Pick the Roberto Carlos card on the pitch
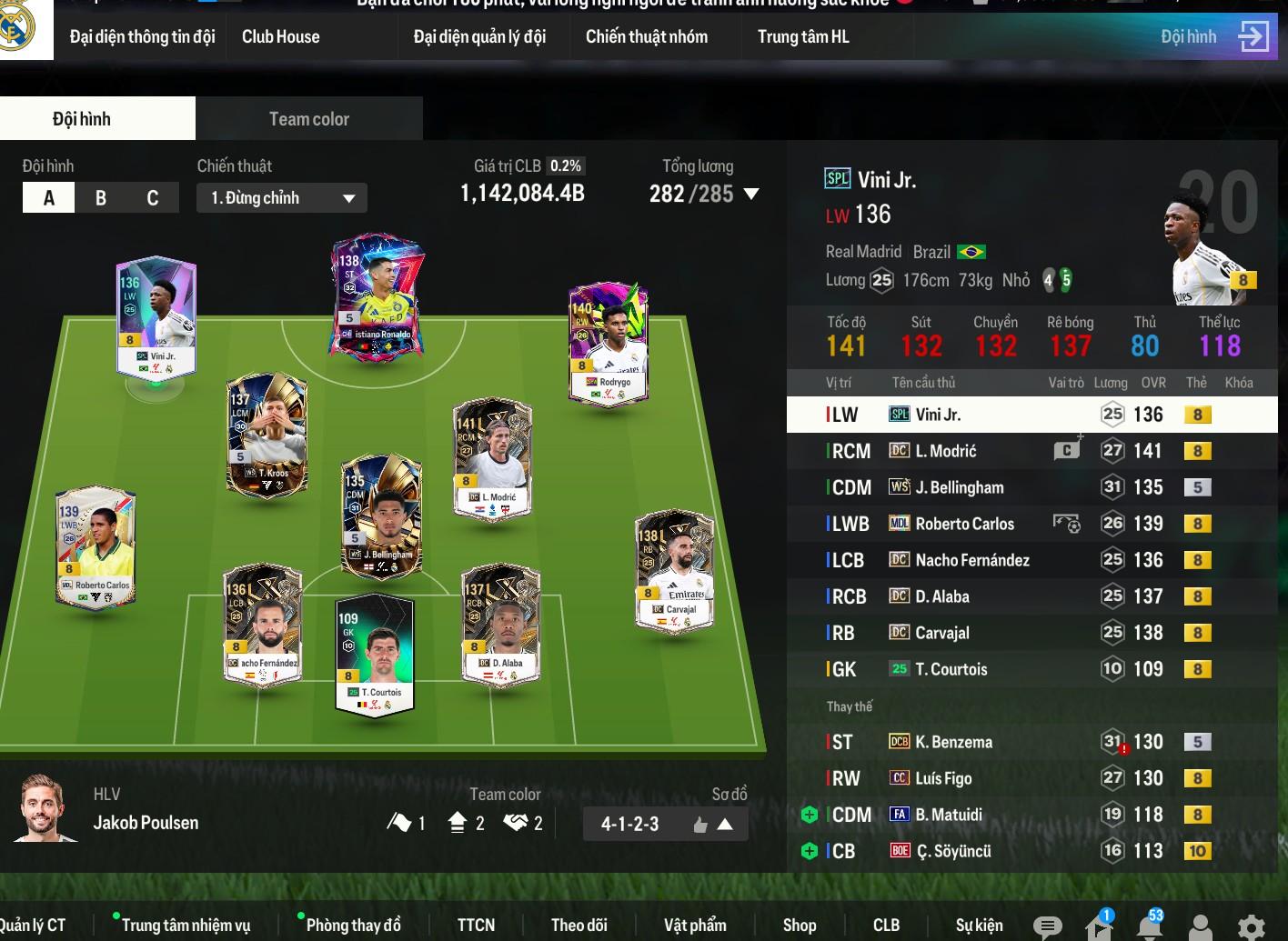The image size is (1288, 941). point(96,545)
